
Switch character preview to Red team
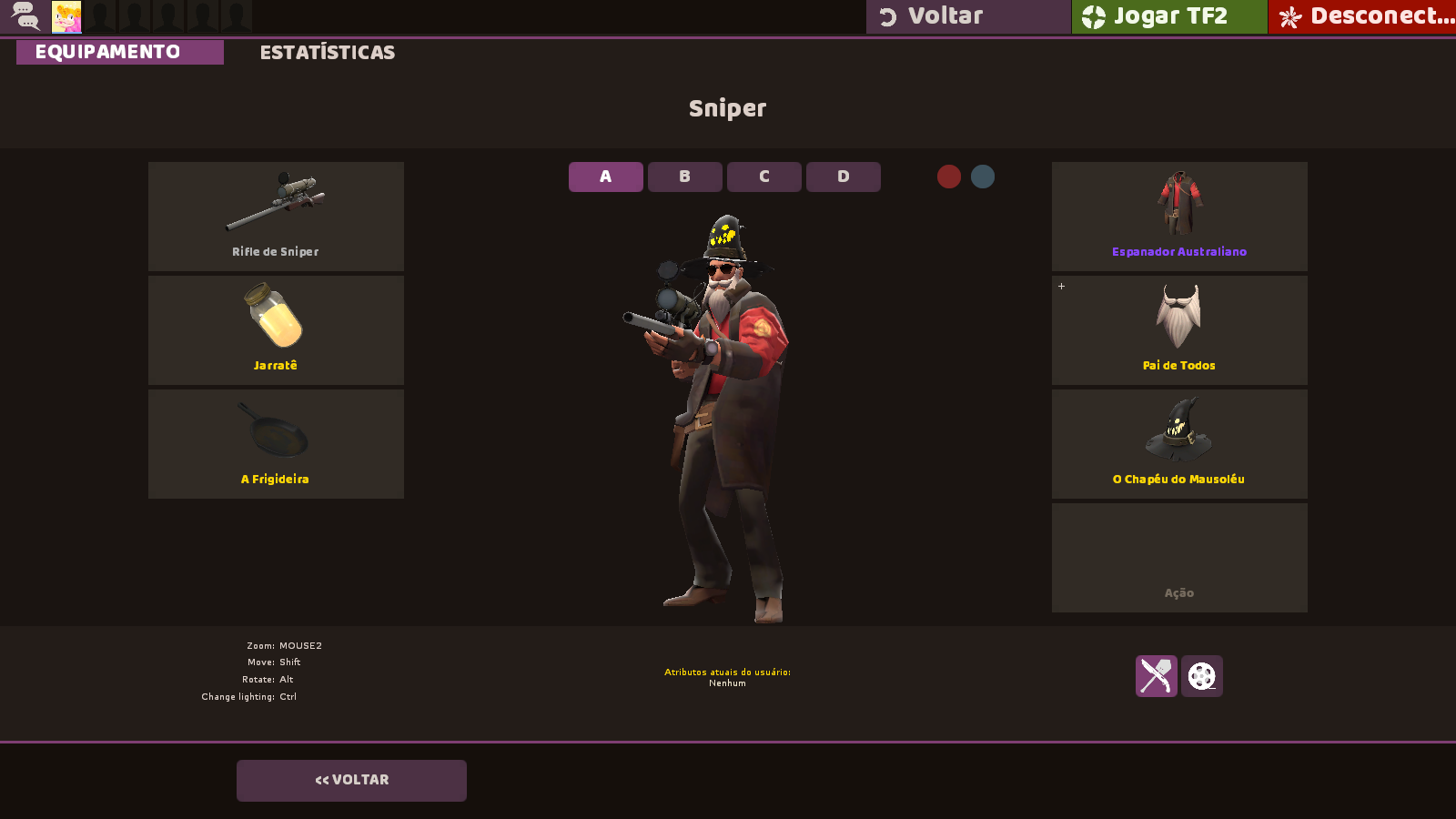(949, 177)
